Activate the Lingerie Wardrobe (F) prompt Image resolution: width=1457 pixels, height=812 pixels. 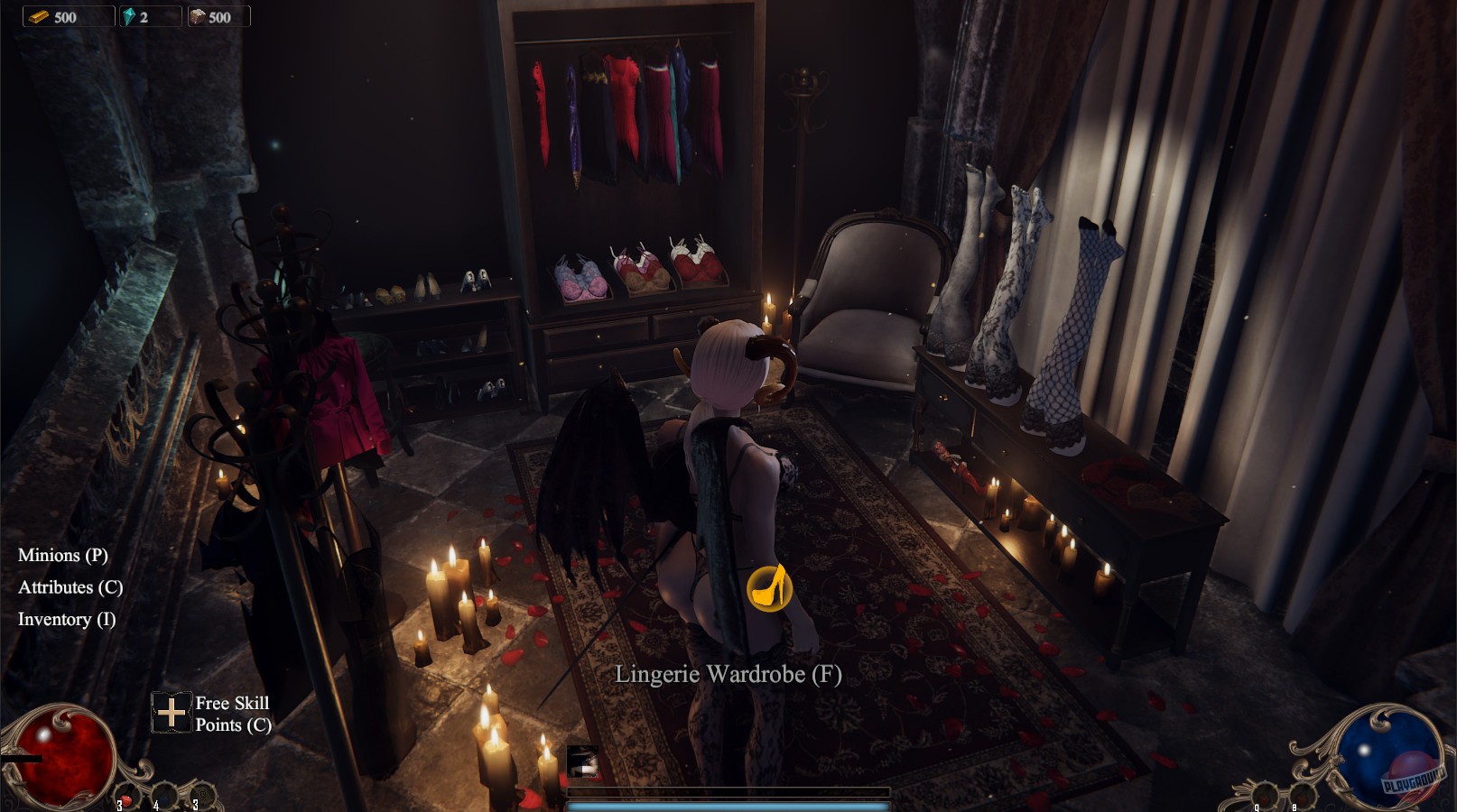pos(728,673)
